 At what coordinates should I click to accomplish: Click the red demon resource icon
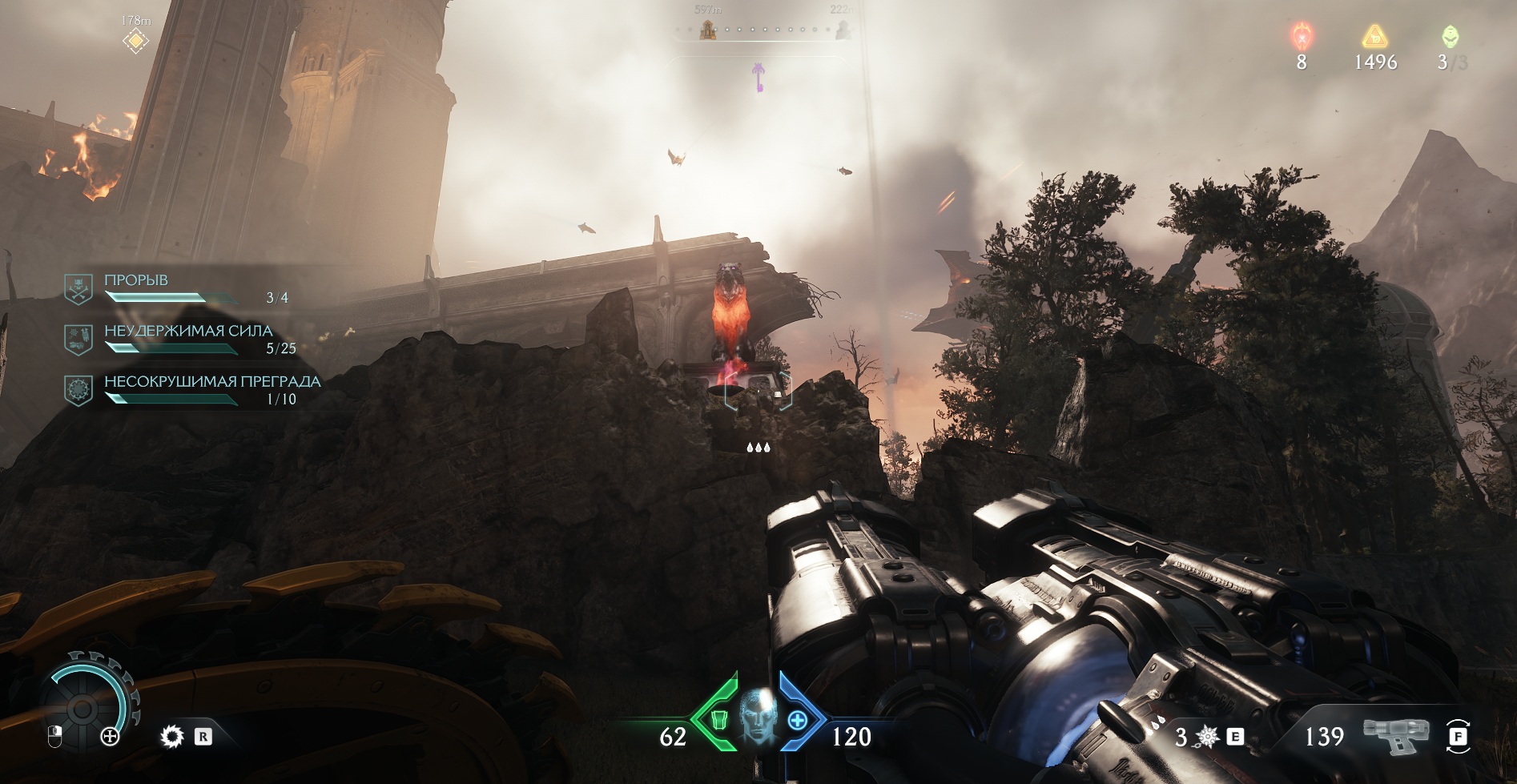tap(1302, 36)
